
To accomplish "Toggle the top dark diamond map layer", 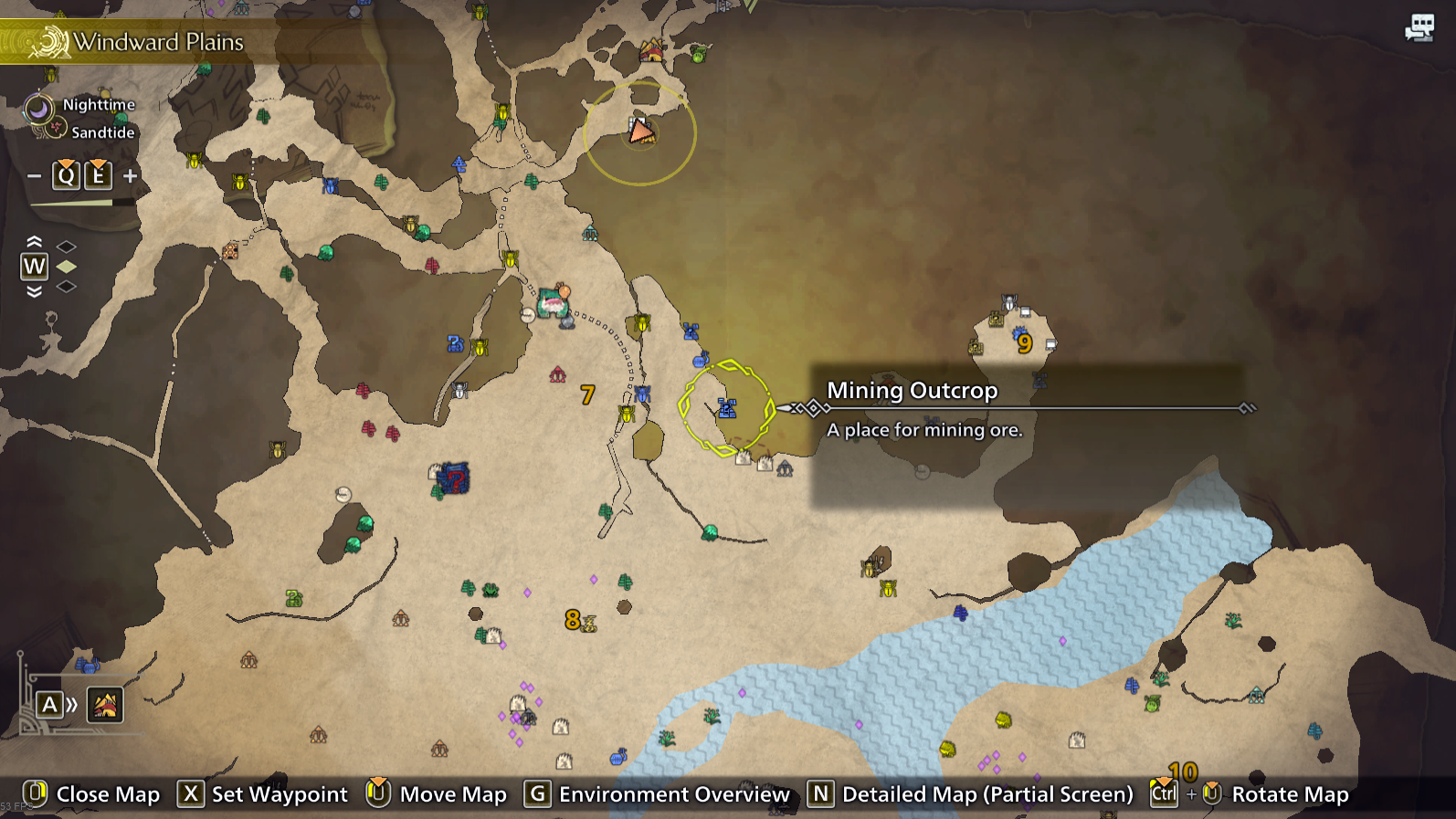I will point(66,244).
